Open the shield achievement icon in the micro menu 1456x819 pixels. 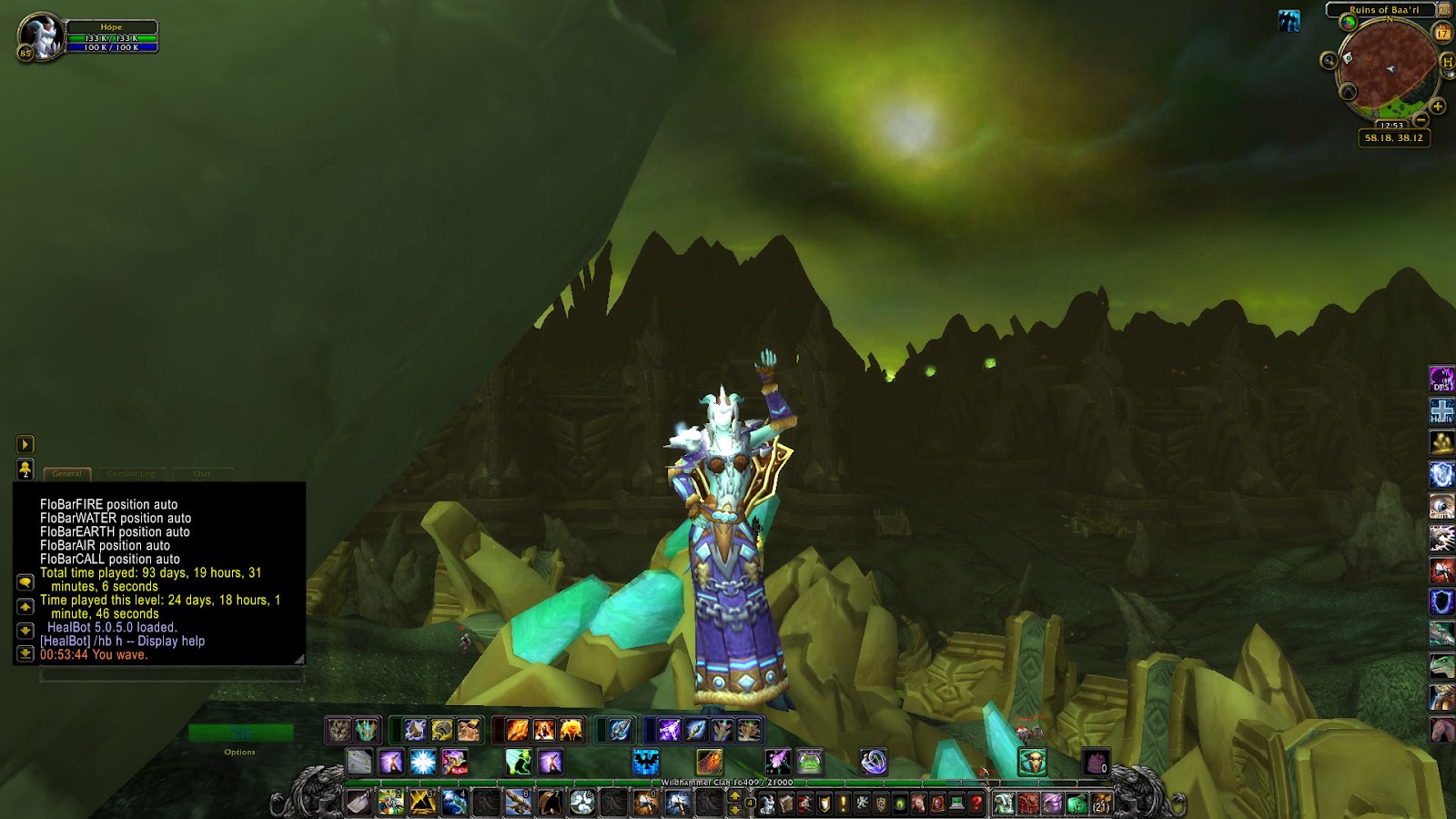pyautogui.click(x=824, y=803)
